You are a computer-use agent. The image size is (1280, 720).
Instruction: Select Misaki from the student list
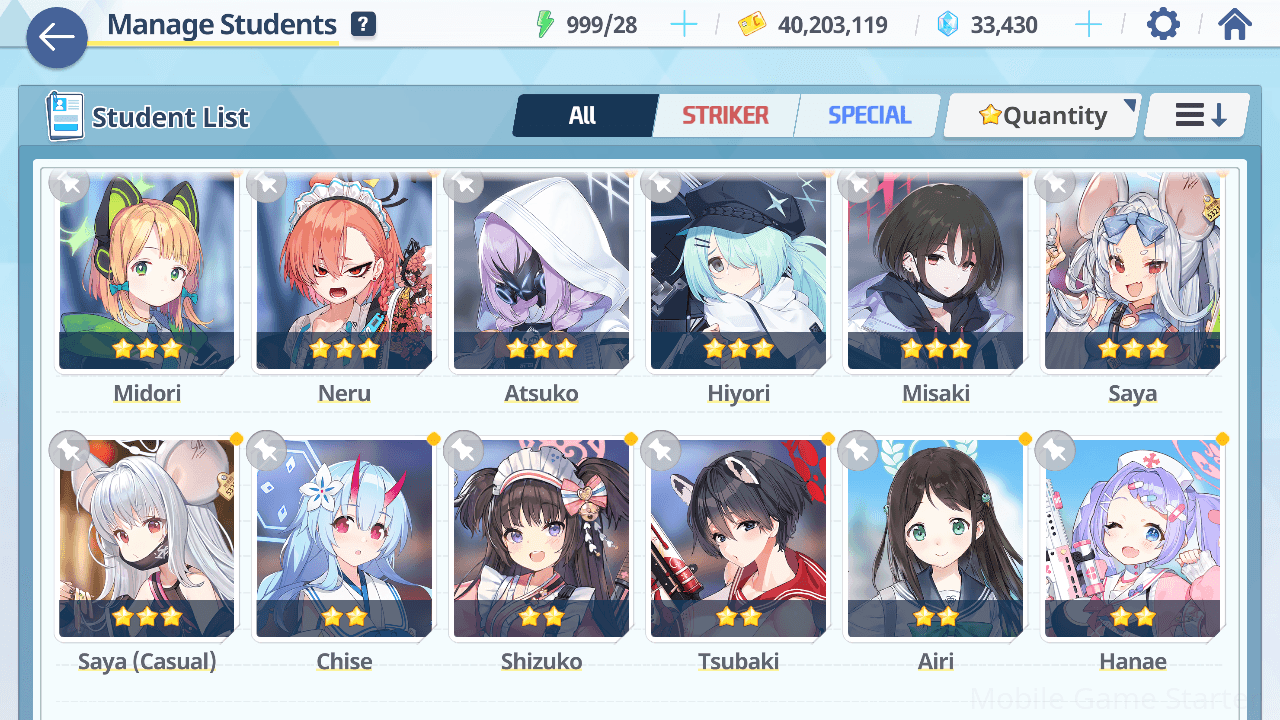tap(935, 272)
